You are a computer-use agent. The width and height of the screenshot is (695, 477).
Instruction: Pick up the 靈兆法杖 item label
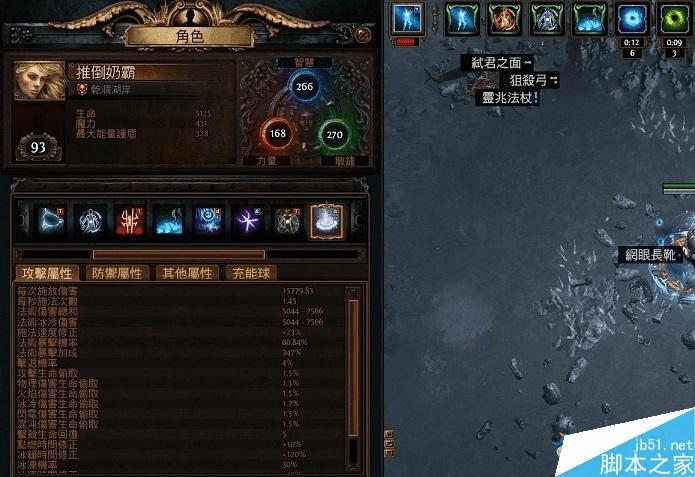coord(509,98)
